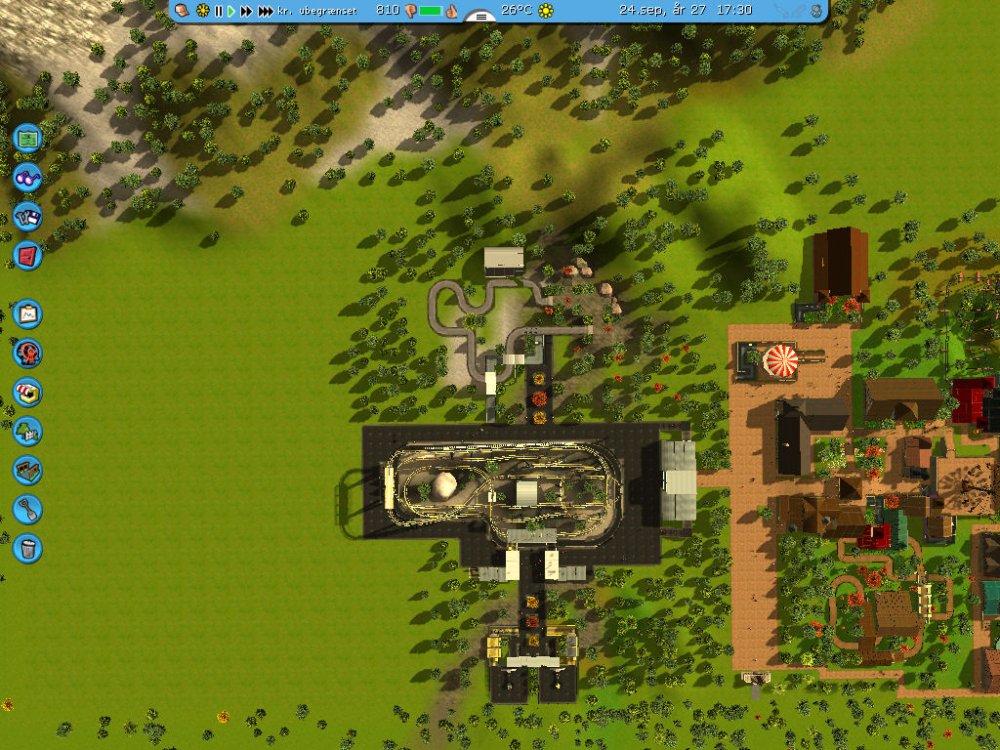1000x750 pixels.
Task: Collapse the top status bar handle
Action: coord(481,17)
